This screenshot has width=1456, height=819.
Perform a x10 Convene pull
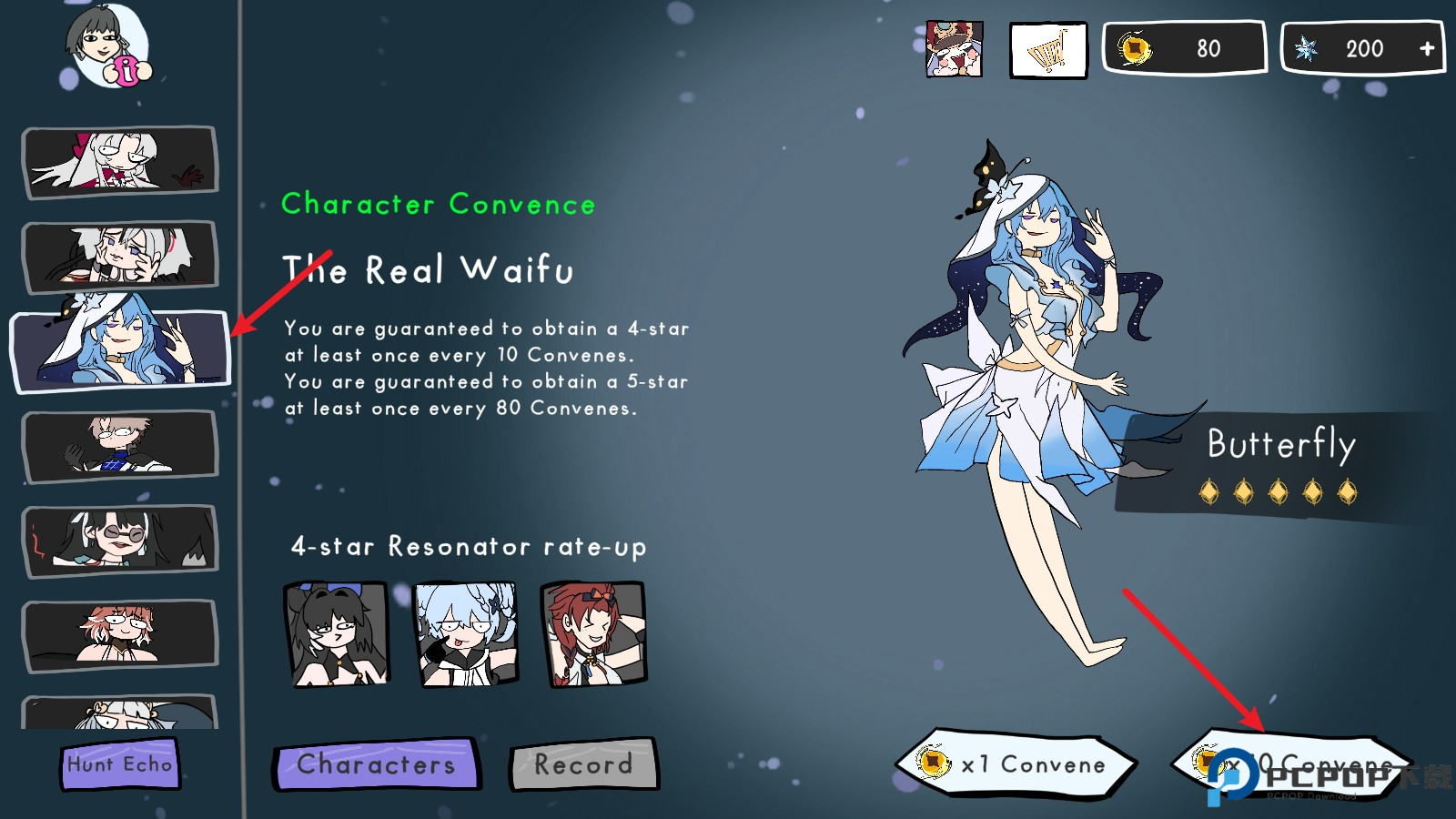[1292, 764]
